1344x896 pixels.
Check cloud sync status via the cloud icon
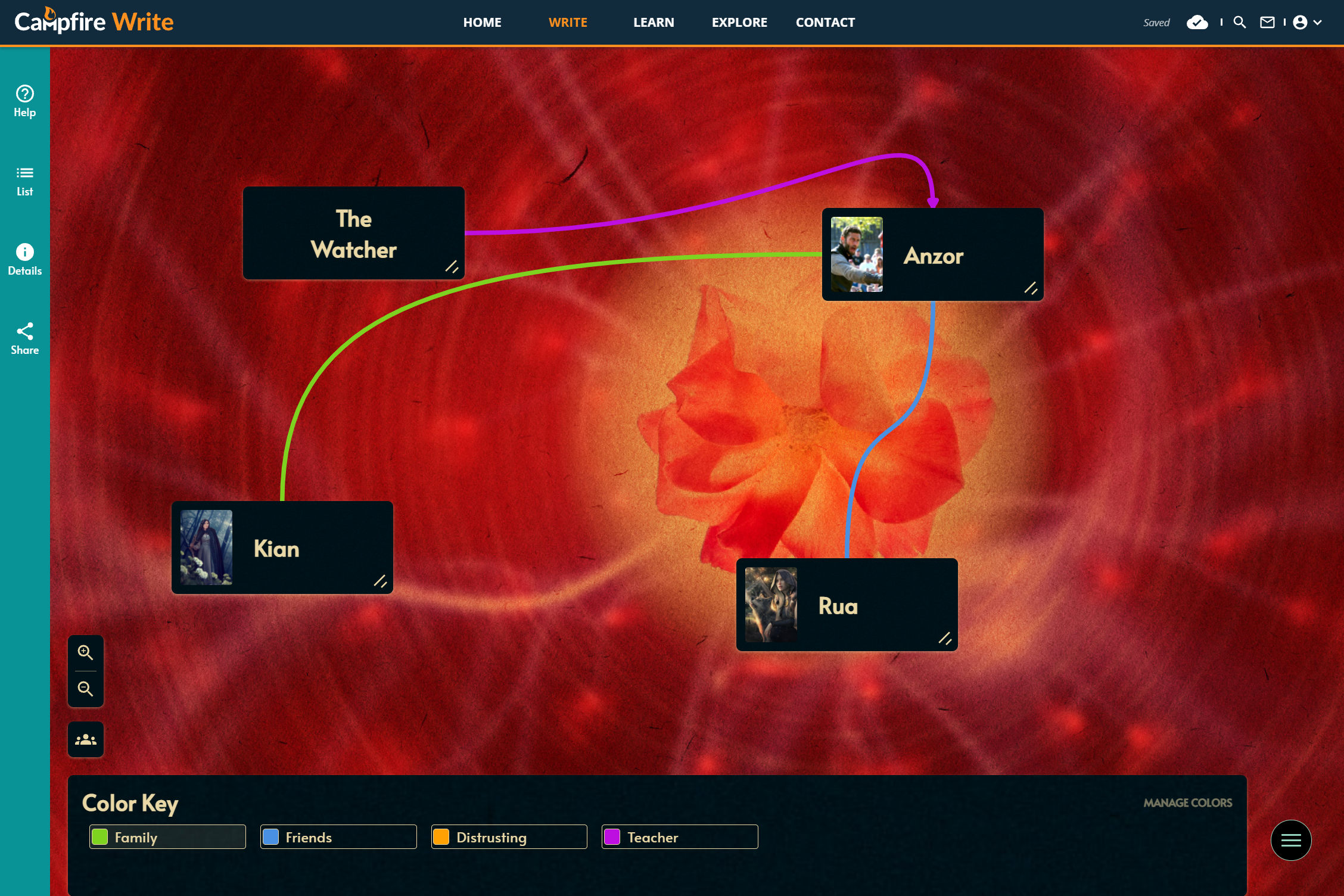click(1198, 23)
